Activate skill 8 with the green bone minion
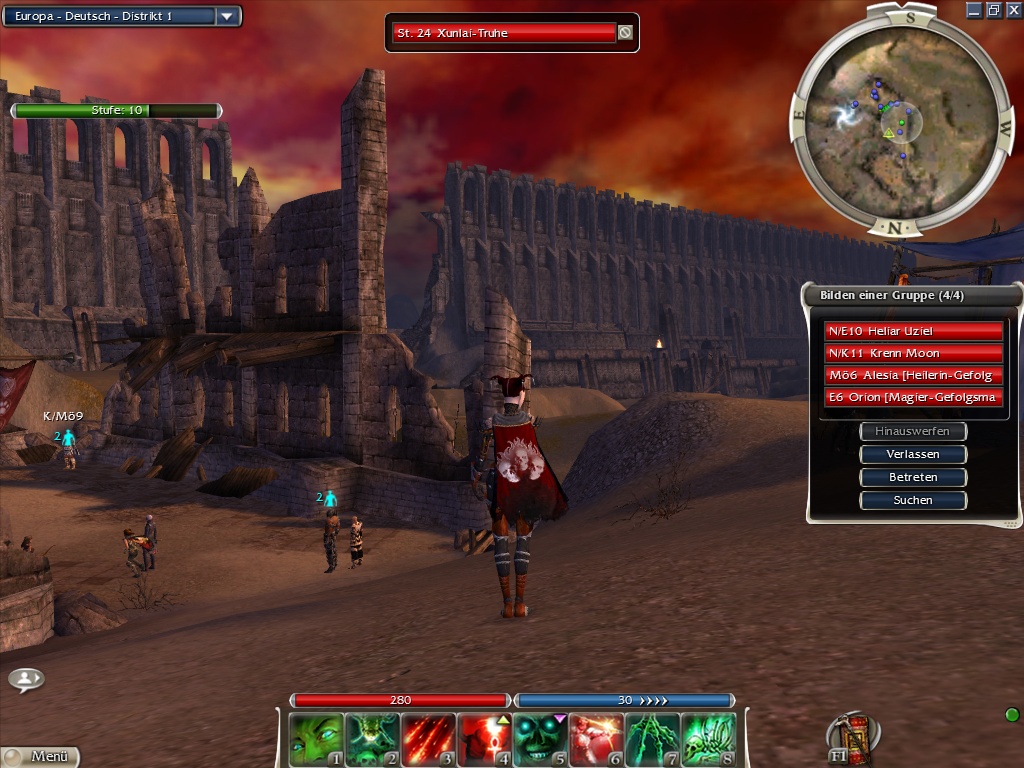The width and height of the screenshot is (1024, 768). point(708,739)
